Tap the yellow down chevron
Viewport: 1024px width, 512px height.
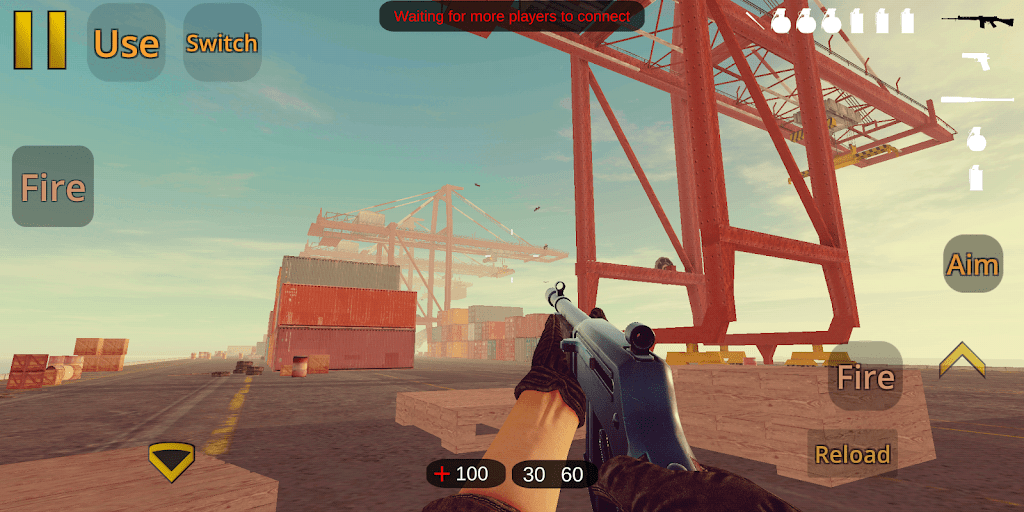(x=171, y=460)
